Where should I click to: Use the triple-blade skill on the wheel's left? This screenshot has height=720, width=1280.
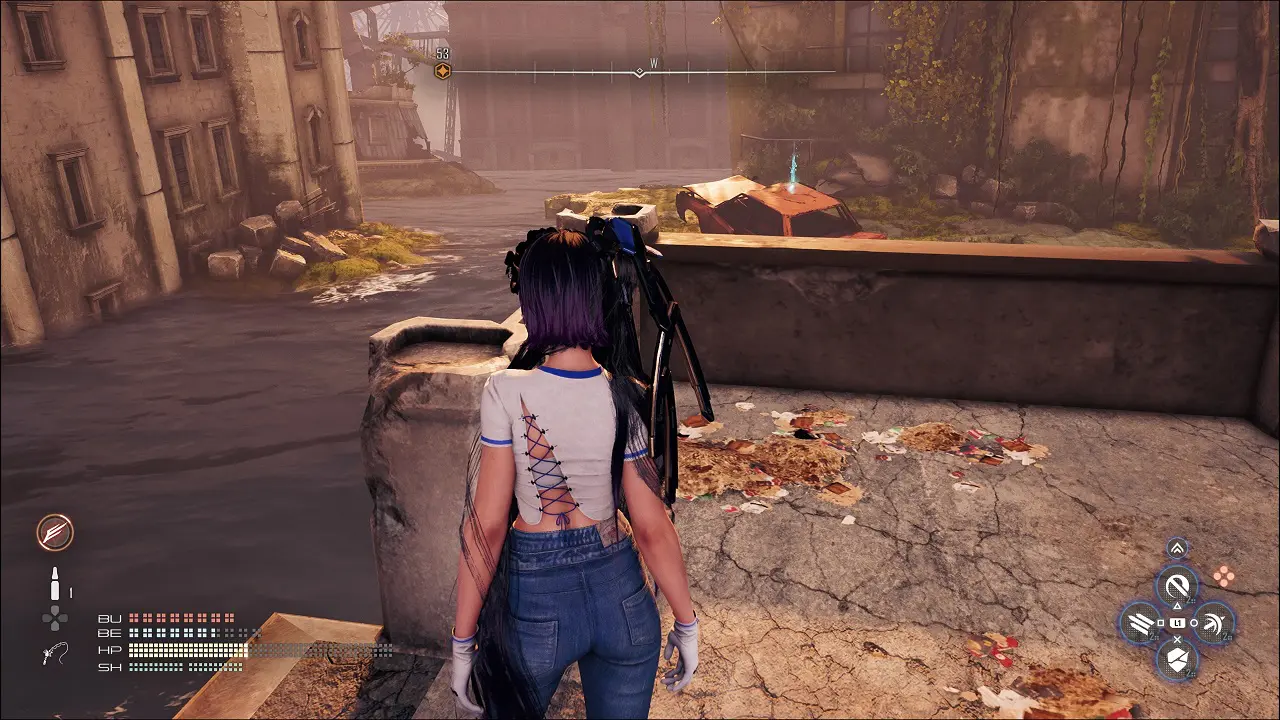[1139, 623]
